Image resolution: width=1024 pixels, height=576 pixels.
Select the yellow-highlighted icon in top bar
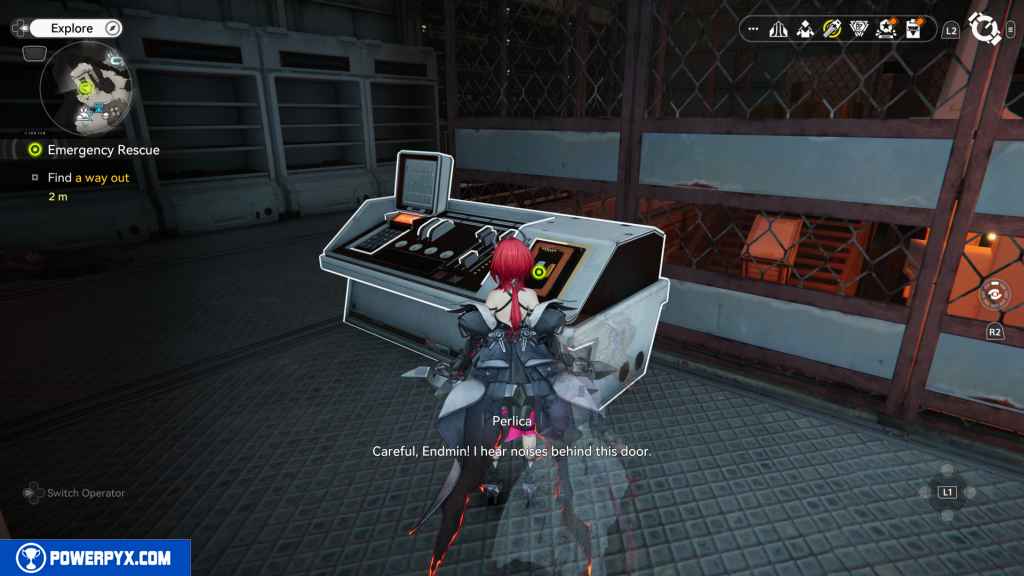point(832,29)
